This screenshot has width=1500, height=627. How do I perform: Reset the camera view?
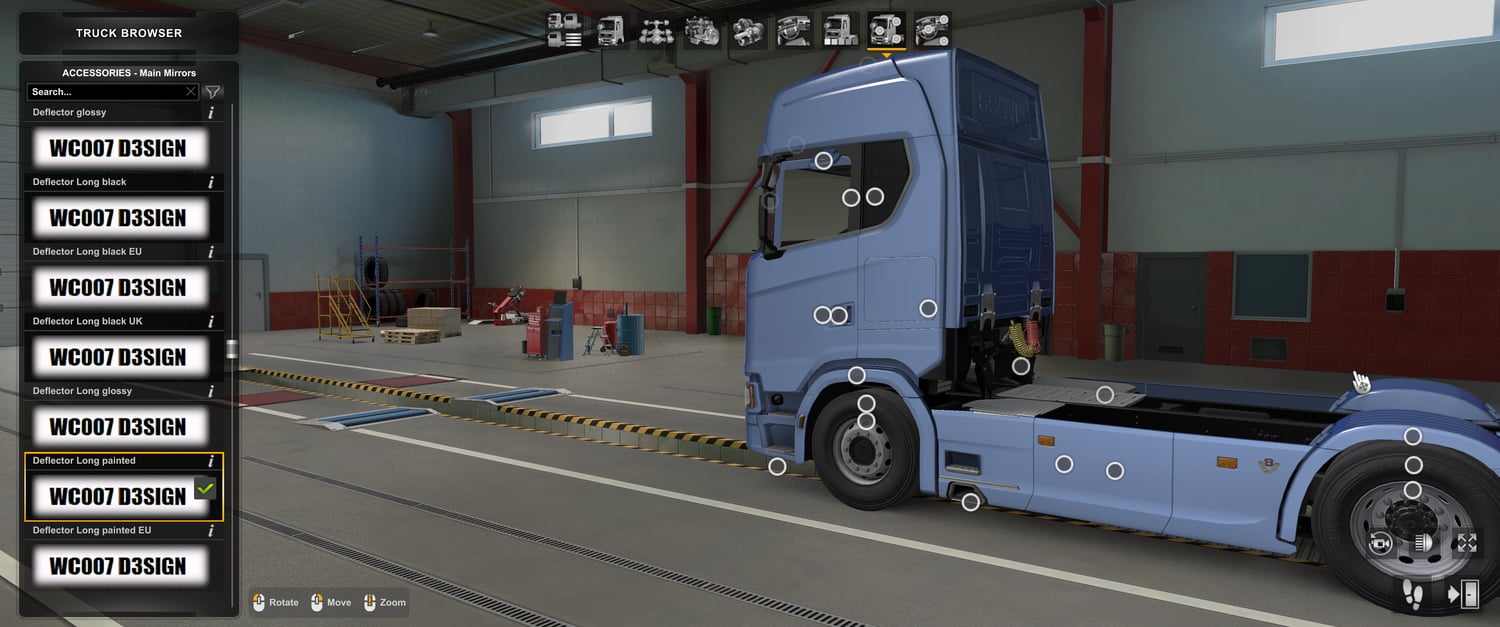pos(1381,543)
